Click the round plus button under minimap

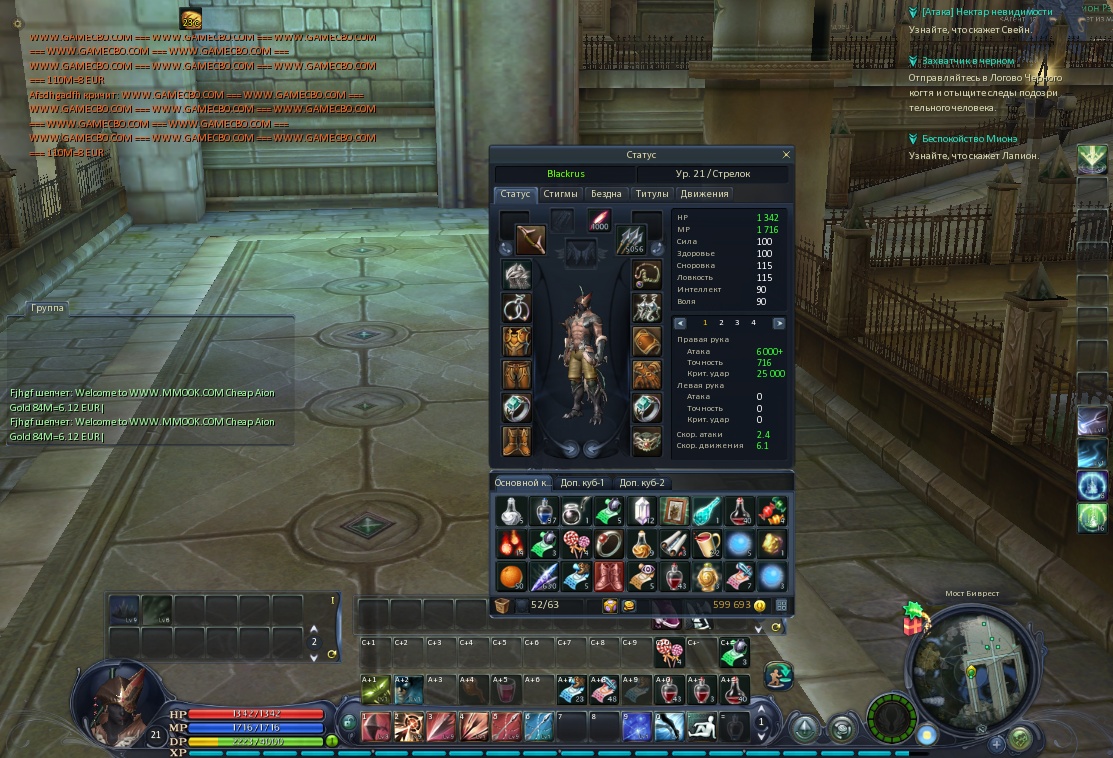[997, 743]
